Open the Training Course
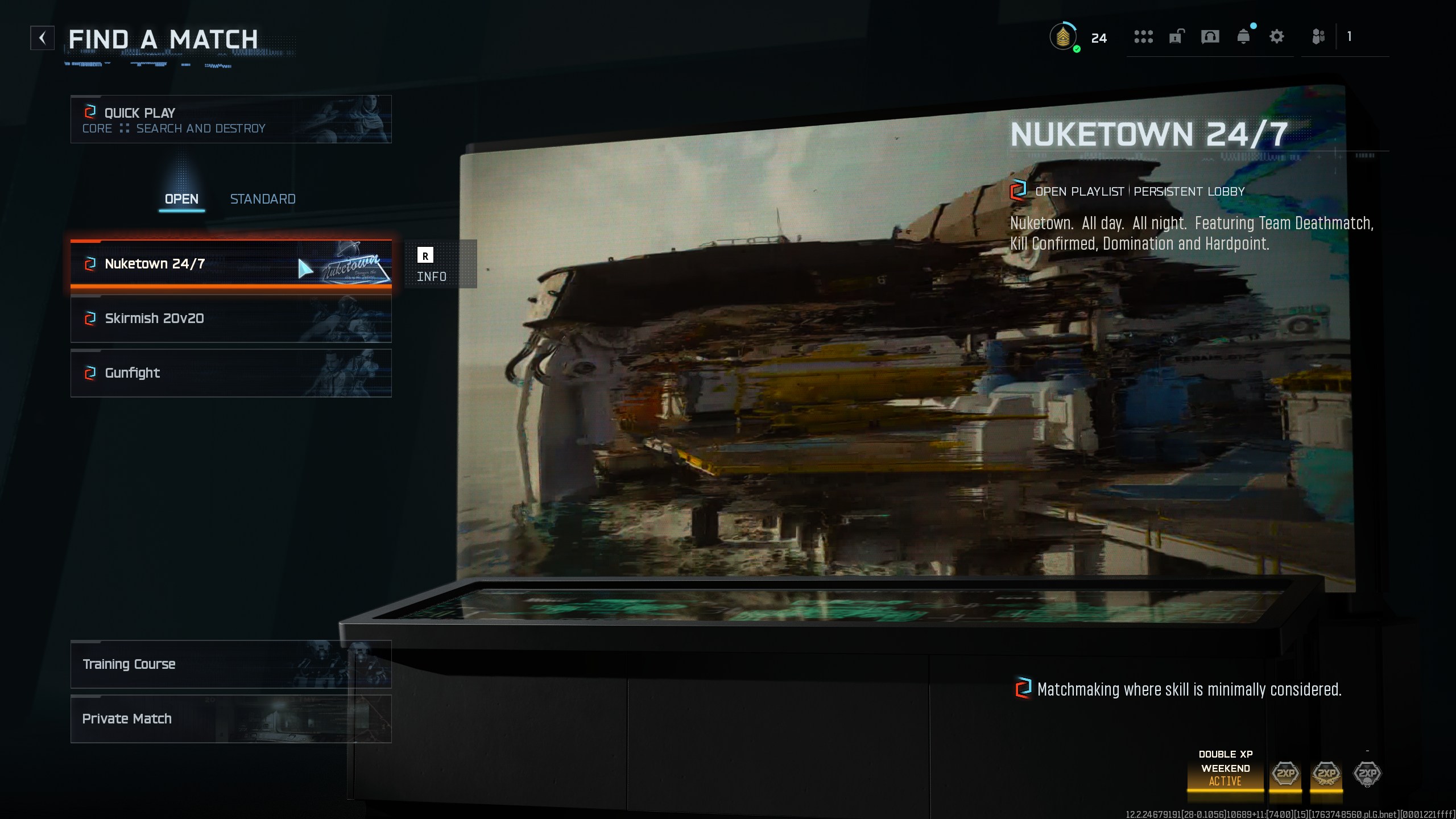 [230, 664]
